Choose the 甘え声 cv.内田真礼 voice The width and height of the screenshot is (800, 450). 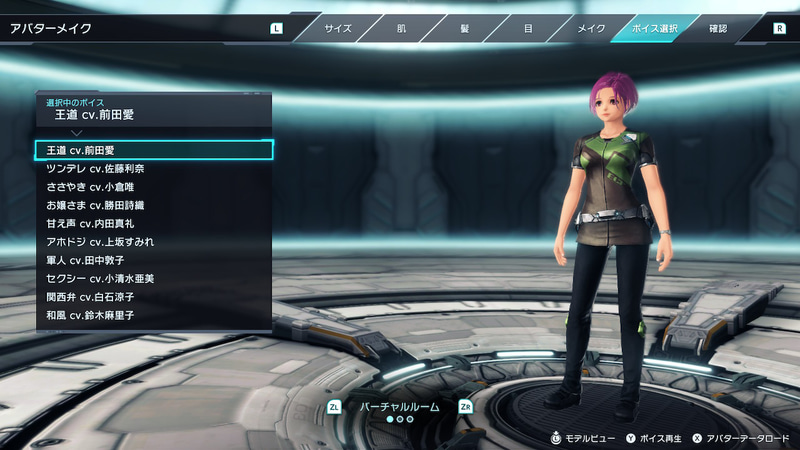tap(154, 224)
